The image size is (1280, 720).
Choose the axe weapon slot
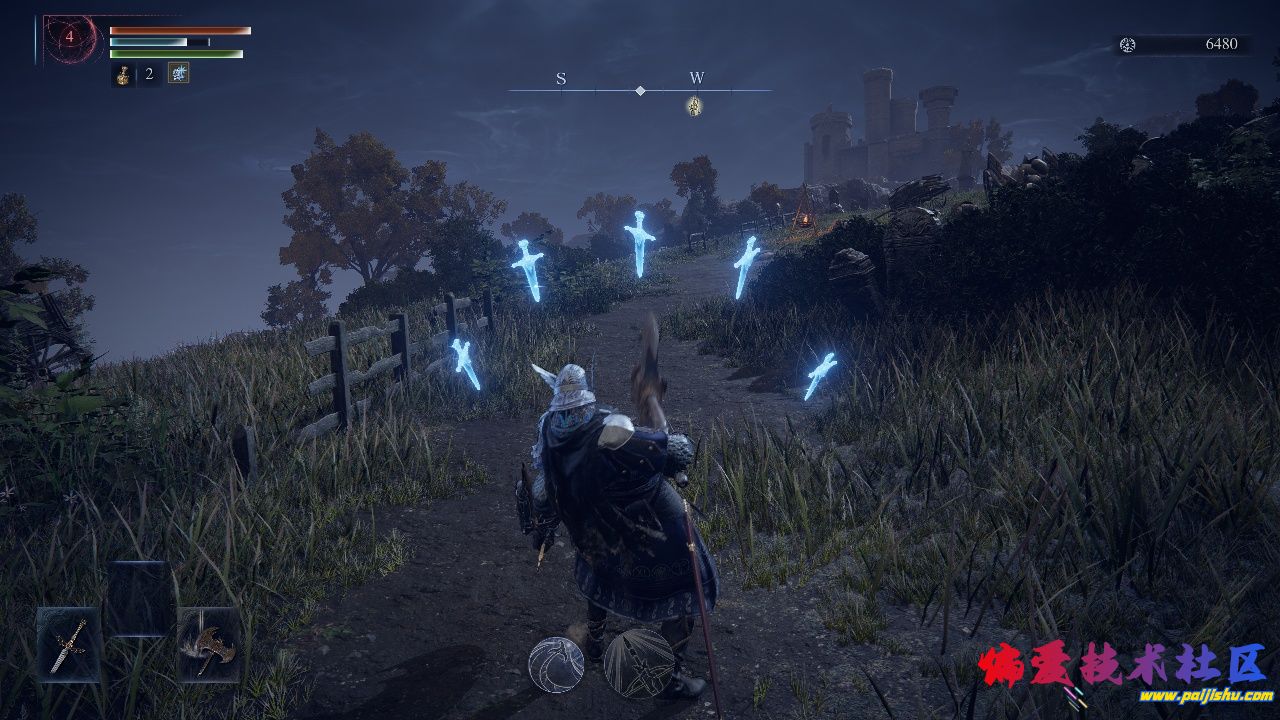tap(209, 645)
